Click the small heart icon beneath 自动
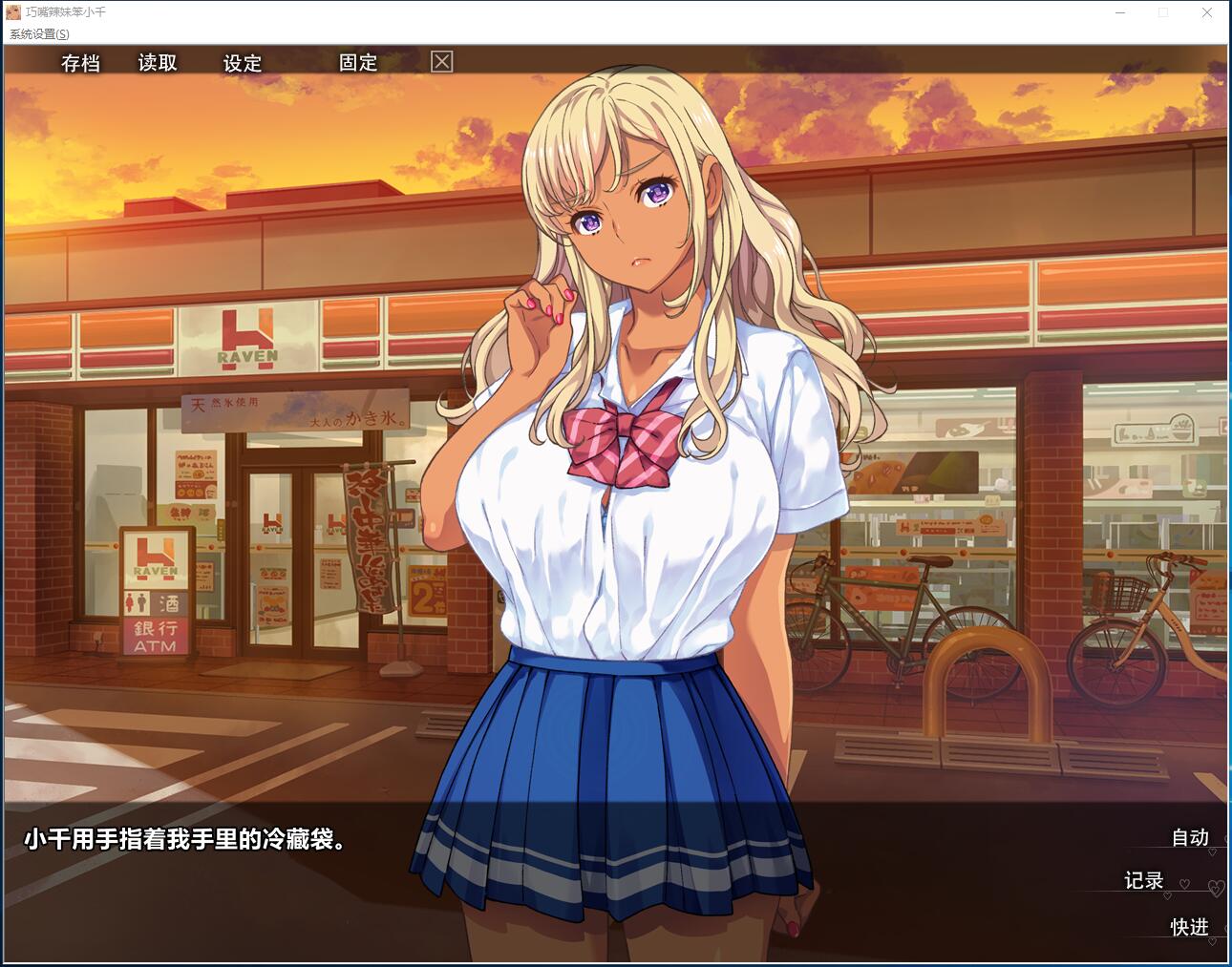1232x967 pixels. 1213,851
